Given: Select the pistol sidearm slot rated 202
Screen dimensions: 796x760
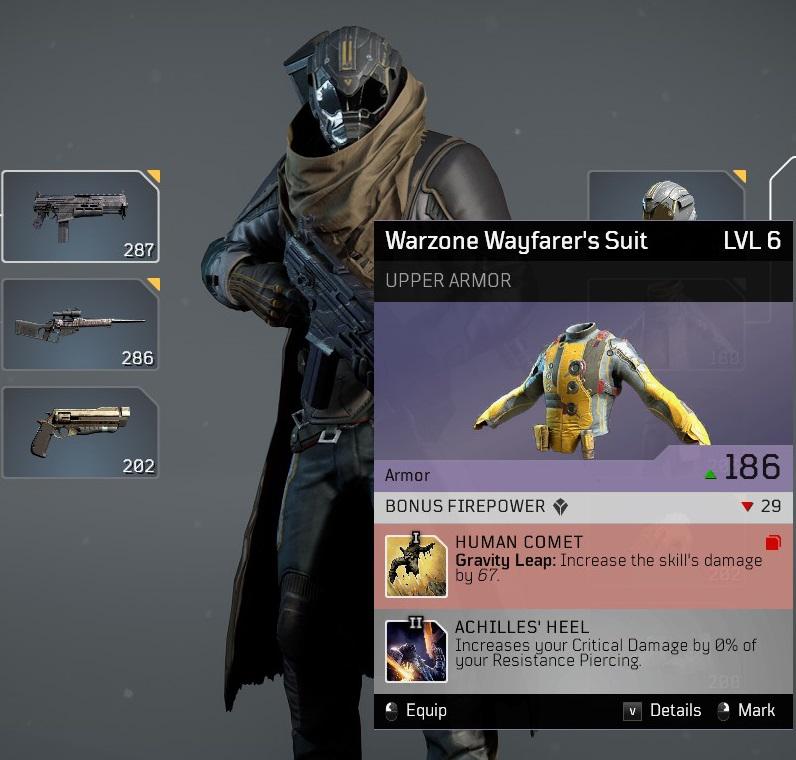Looking at the screenshot, I should coord(80,432).
